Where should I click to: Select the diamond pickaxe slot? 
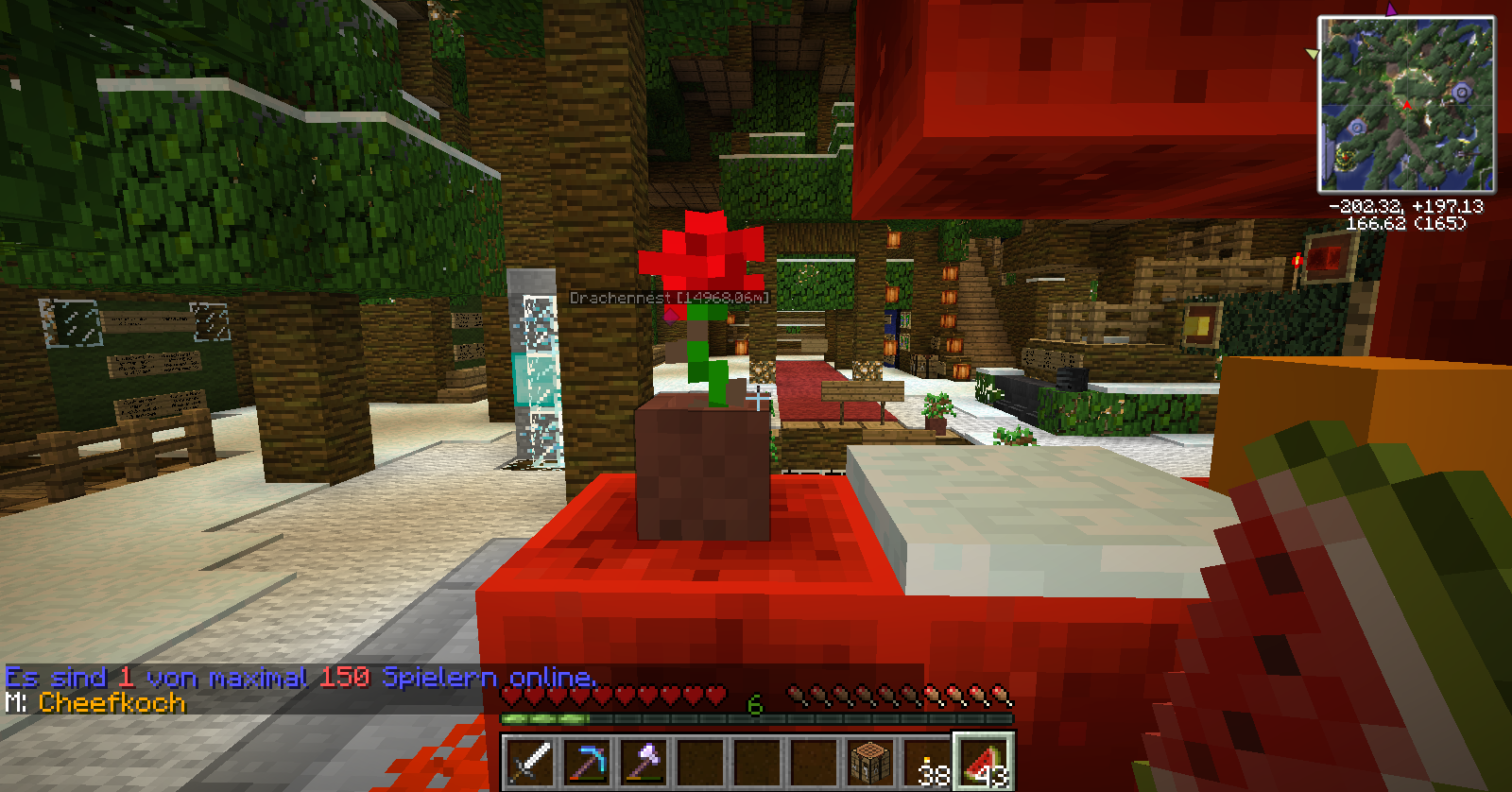click(x=588, y=762)
